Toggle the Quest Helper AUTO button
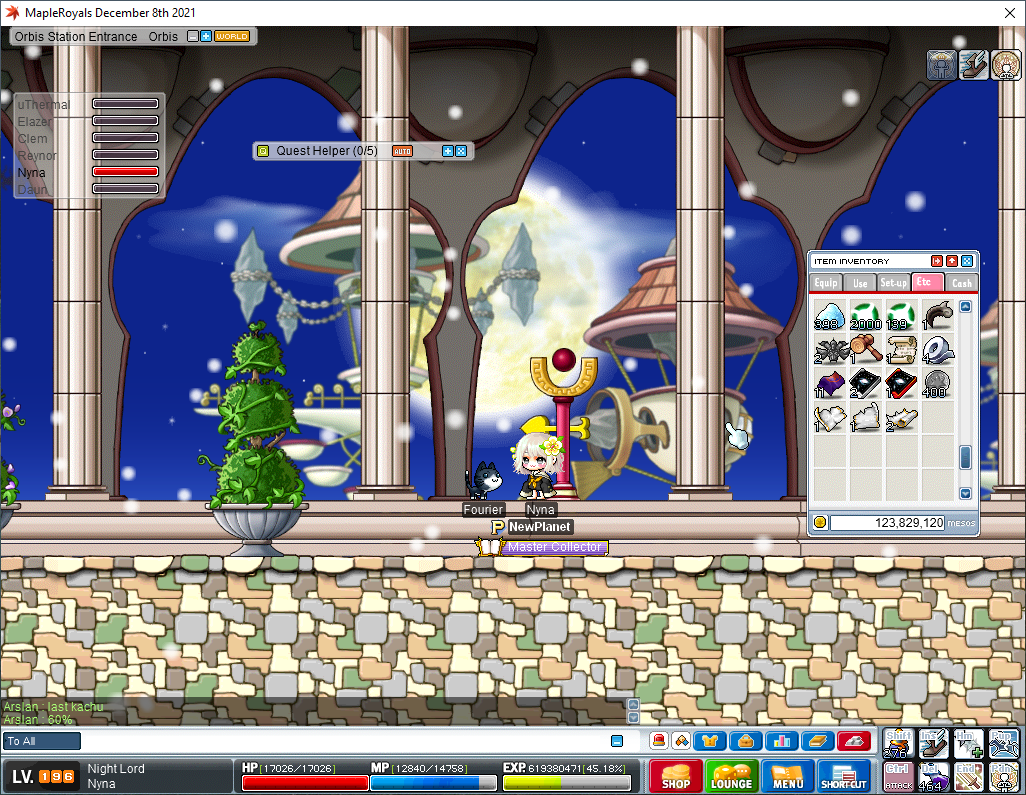 (402, 151)
